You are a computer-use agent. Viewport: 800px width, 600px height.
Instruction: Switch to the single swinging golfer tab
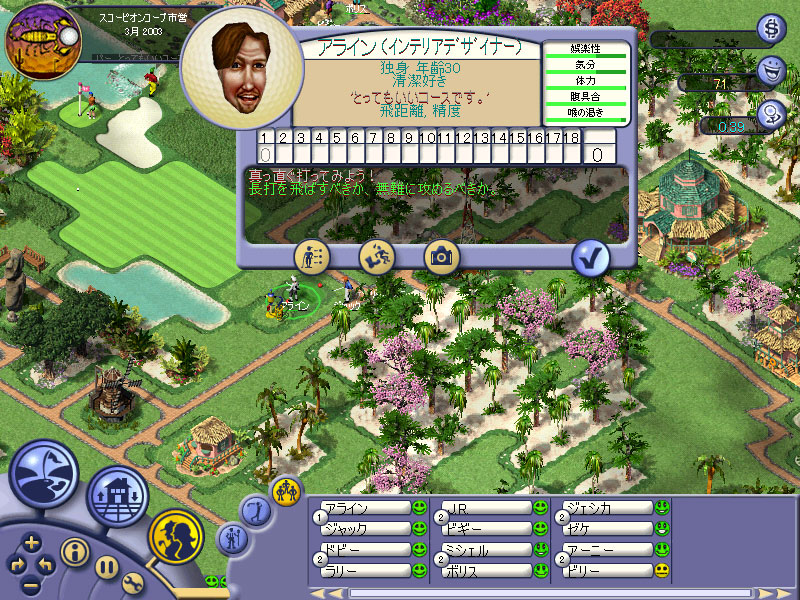(x=254, y=510)
